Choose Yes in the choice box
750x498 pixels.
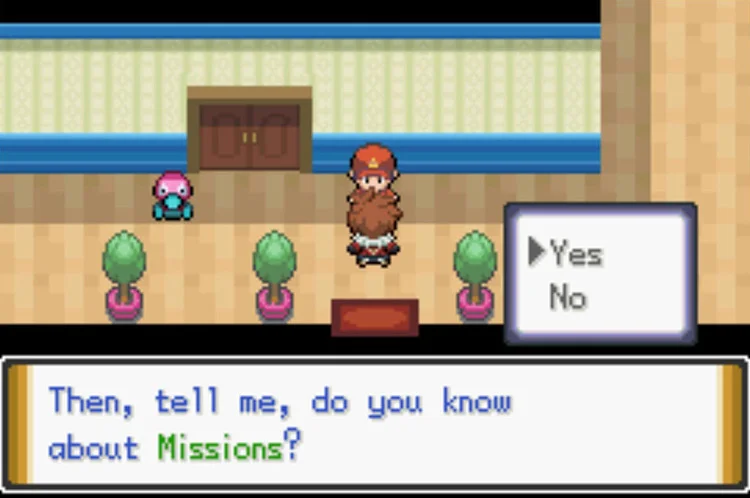coord(576,254)
